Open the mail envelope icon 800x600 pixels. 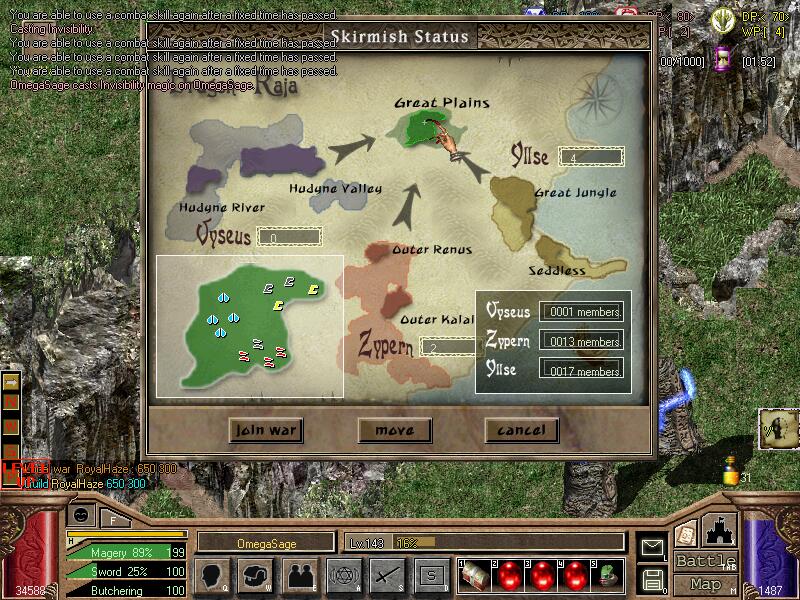(653, 548)
